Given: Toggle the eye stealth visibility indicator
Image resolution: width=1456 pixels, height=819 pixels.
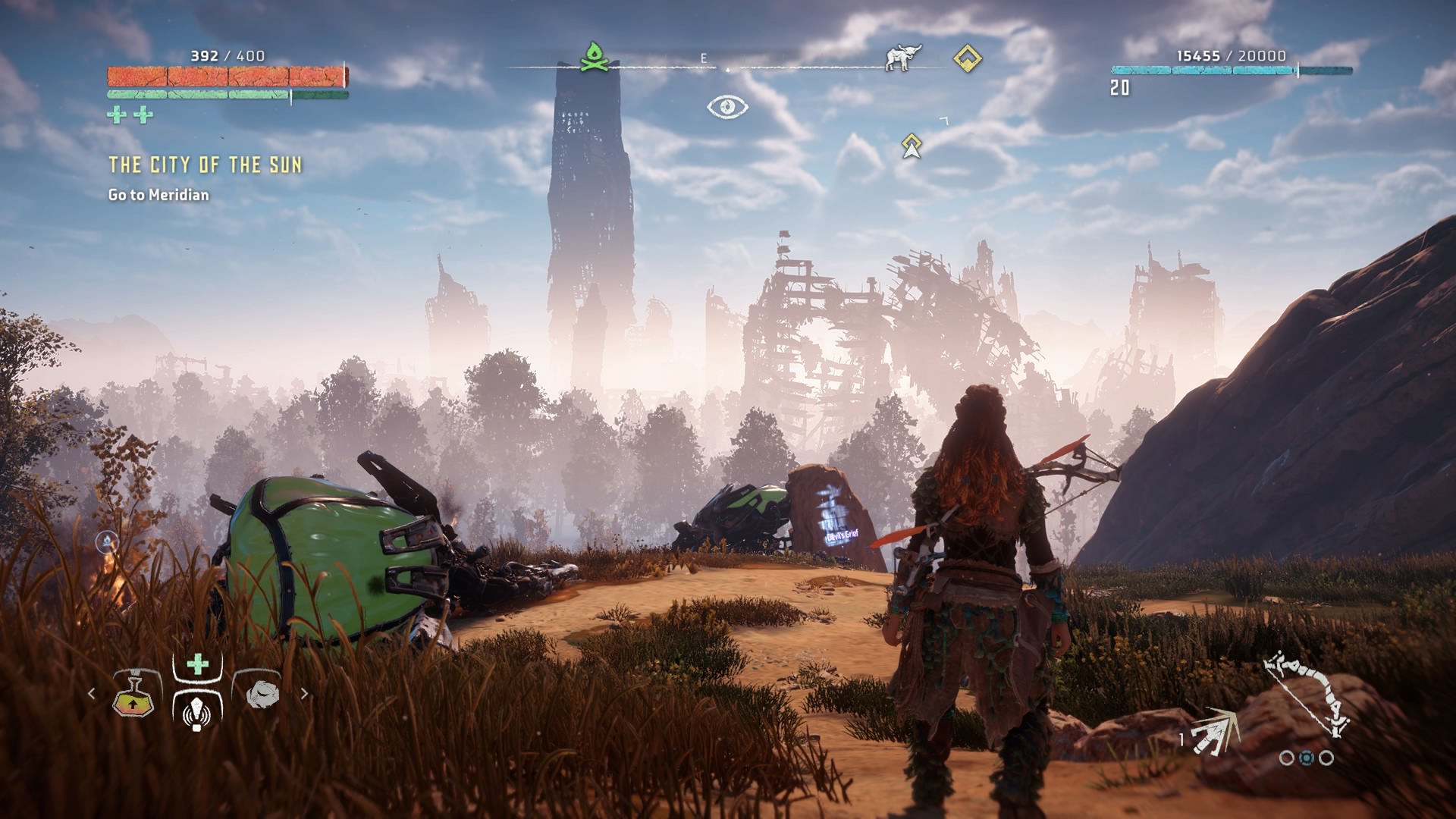Looking at the screenshot, I should 727,107.
